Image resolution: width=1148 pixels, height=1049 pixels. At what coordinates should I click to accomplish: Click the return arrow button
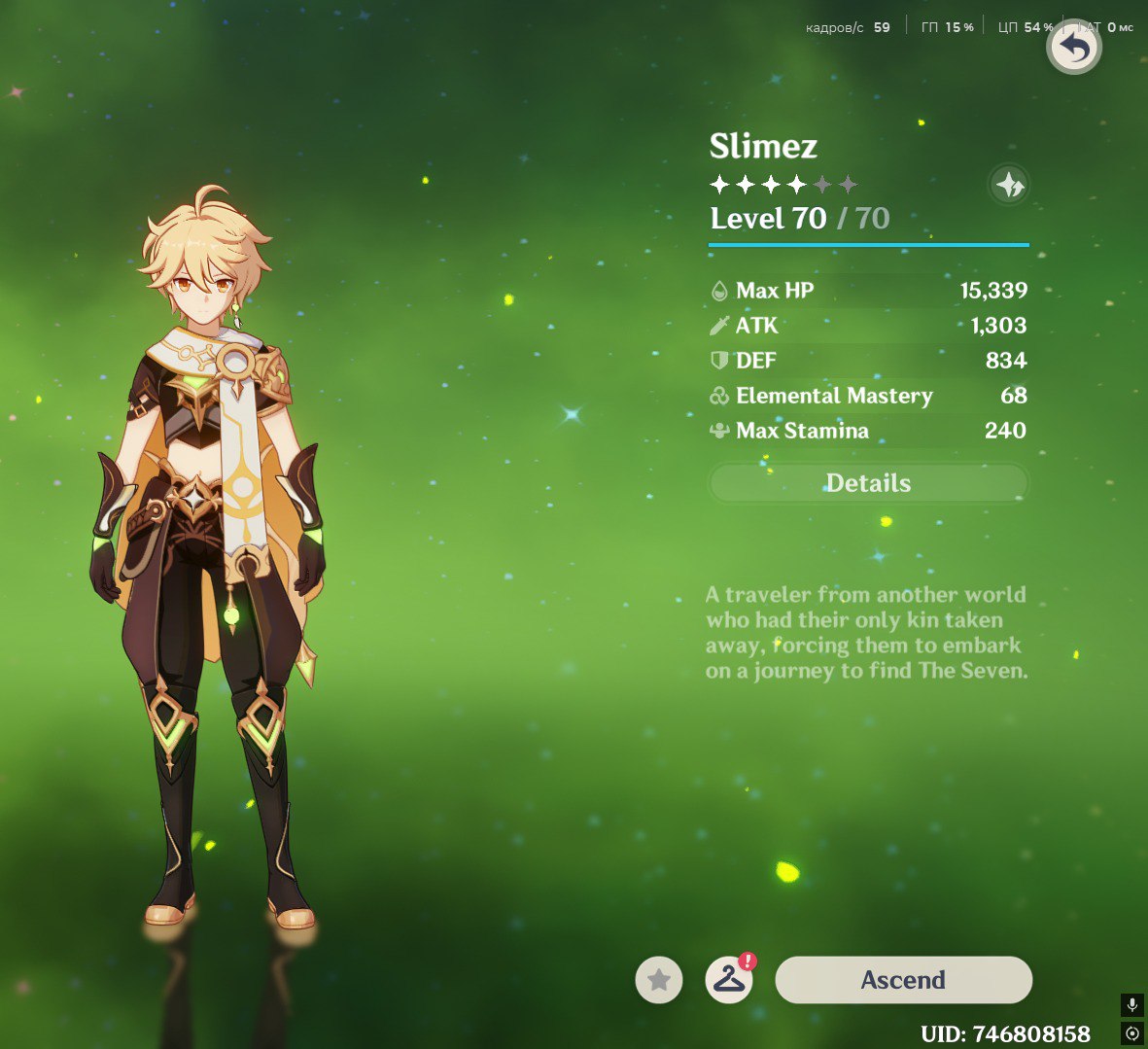pyautogui.click(x=1073, y=48)
